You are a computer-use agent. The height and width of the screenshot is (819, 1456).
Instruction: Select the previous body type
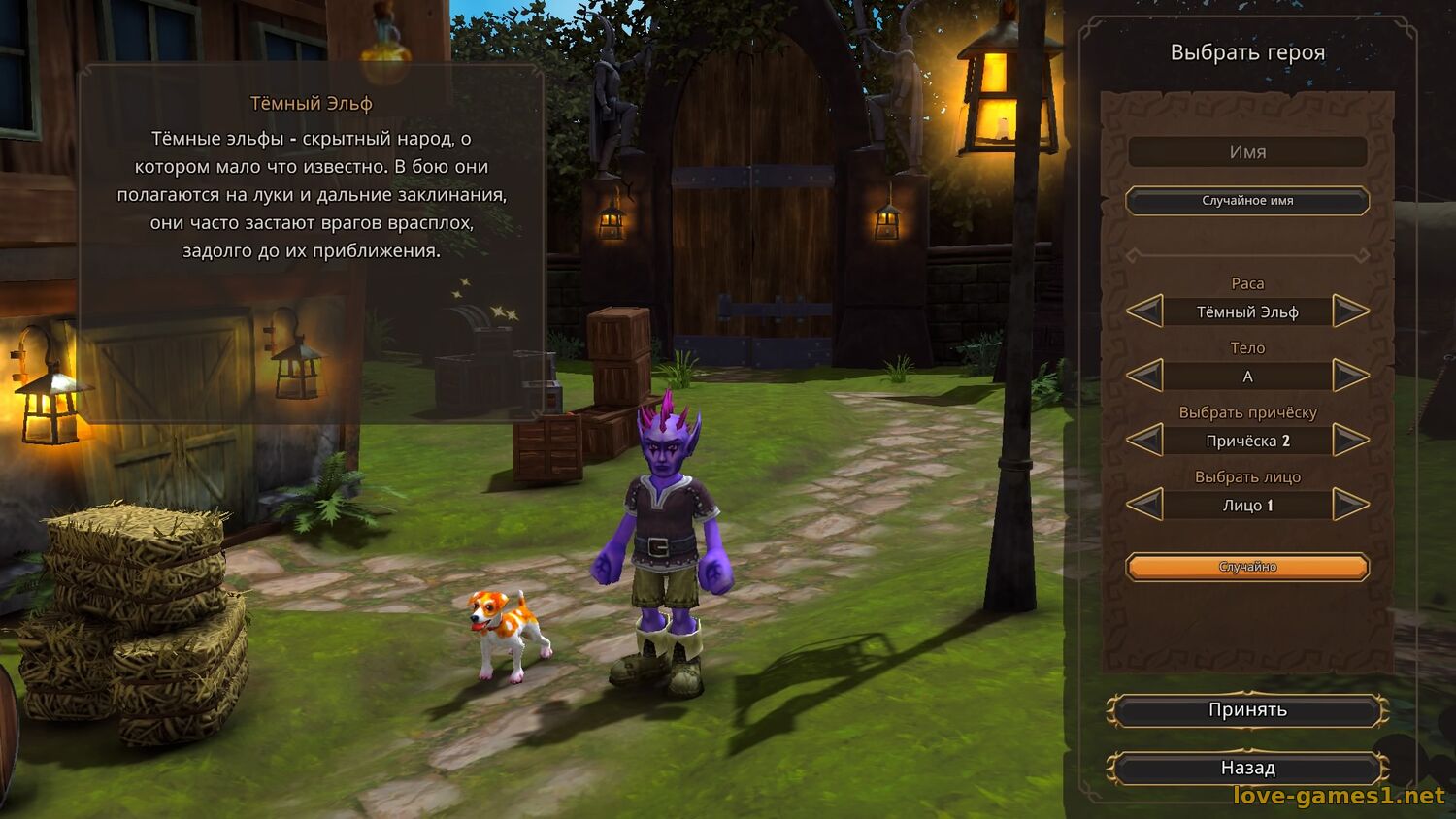(1145, 376)
